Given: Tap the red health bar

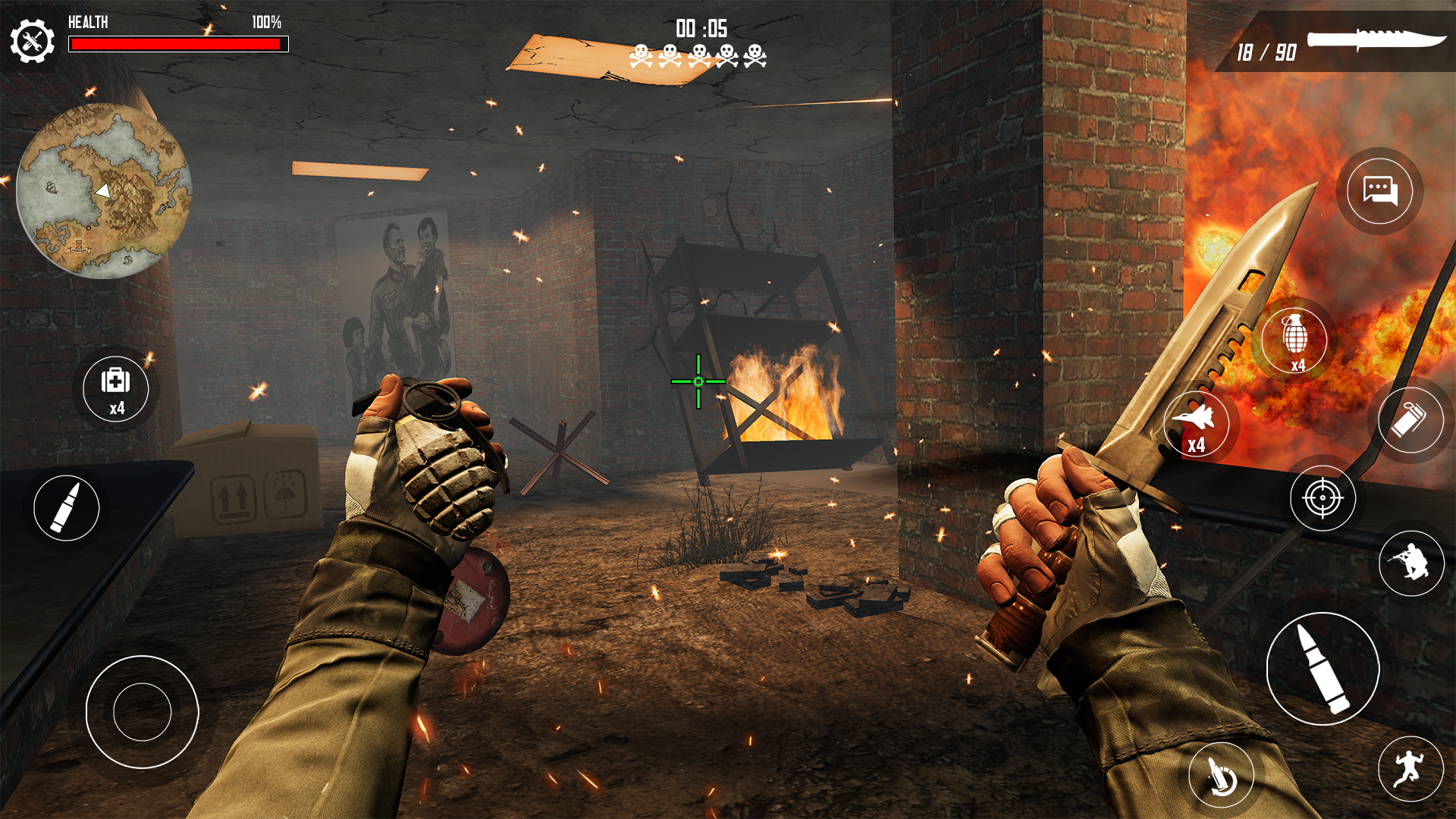Looking at the screenshot, I should (179, 43).
